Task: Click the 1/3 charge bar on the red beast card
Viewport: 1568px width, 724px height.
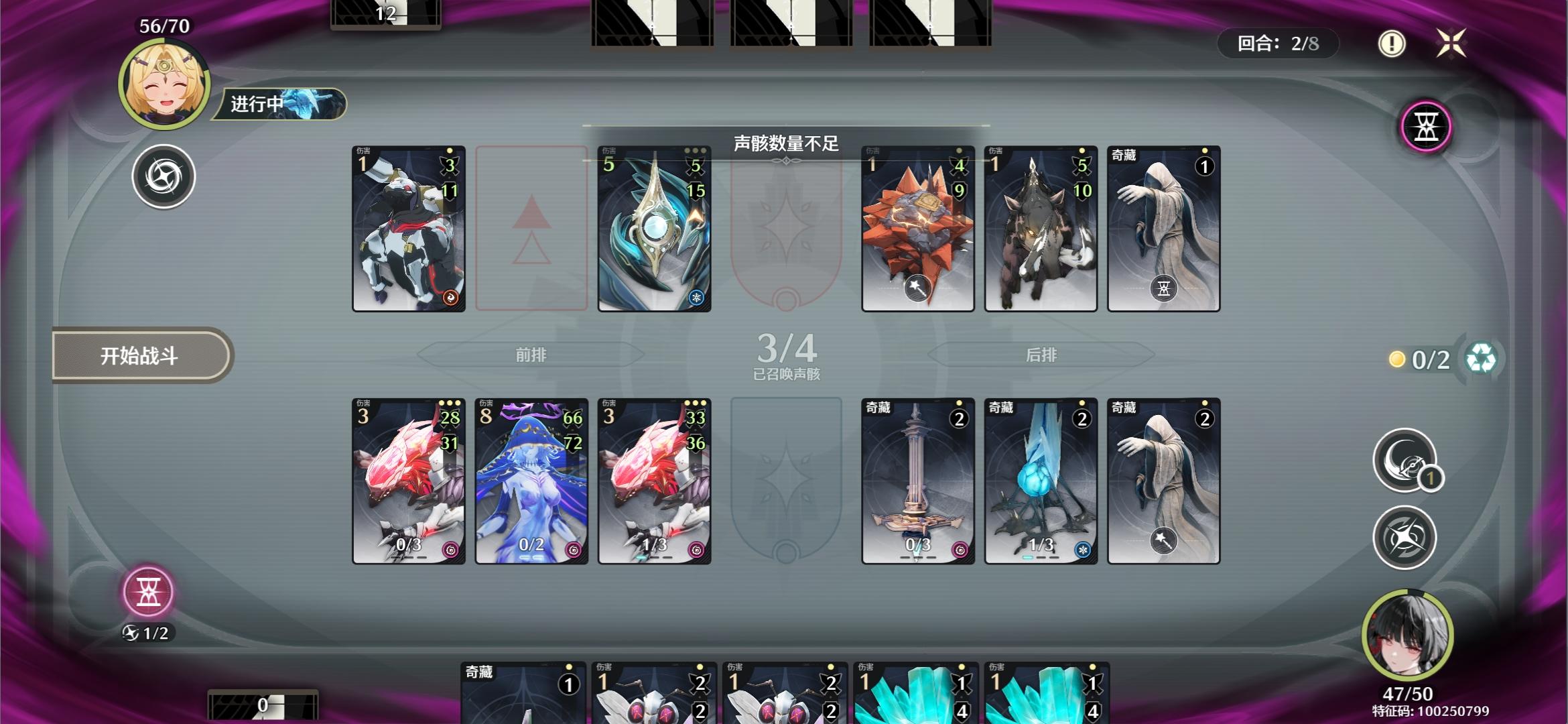Action: coord(655,546)
